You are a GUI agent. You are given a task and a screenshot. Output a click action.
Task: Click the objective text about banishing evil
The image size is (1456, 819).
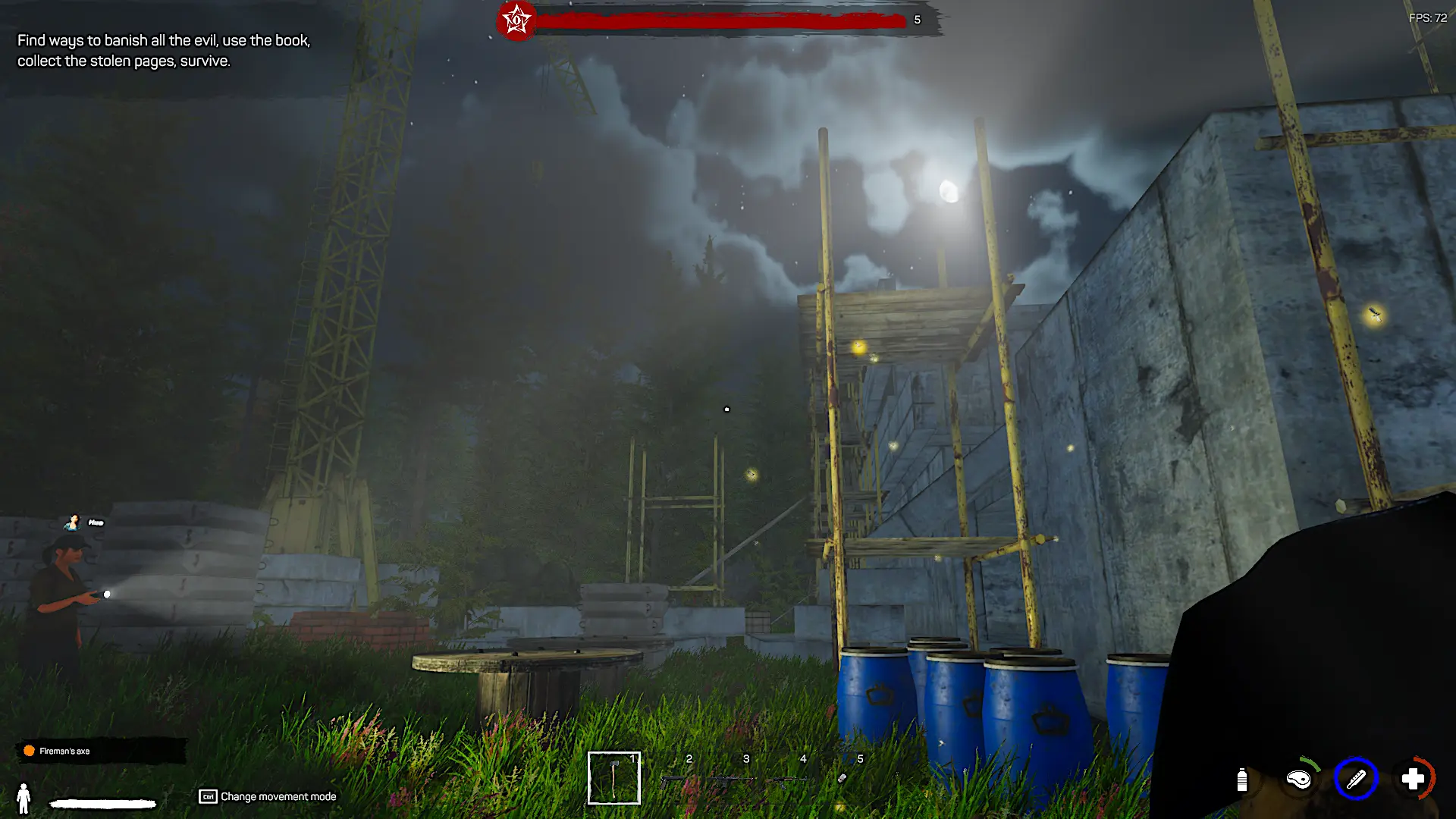[x=164, y=51]
